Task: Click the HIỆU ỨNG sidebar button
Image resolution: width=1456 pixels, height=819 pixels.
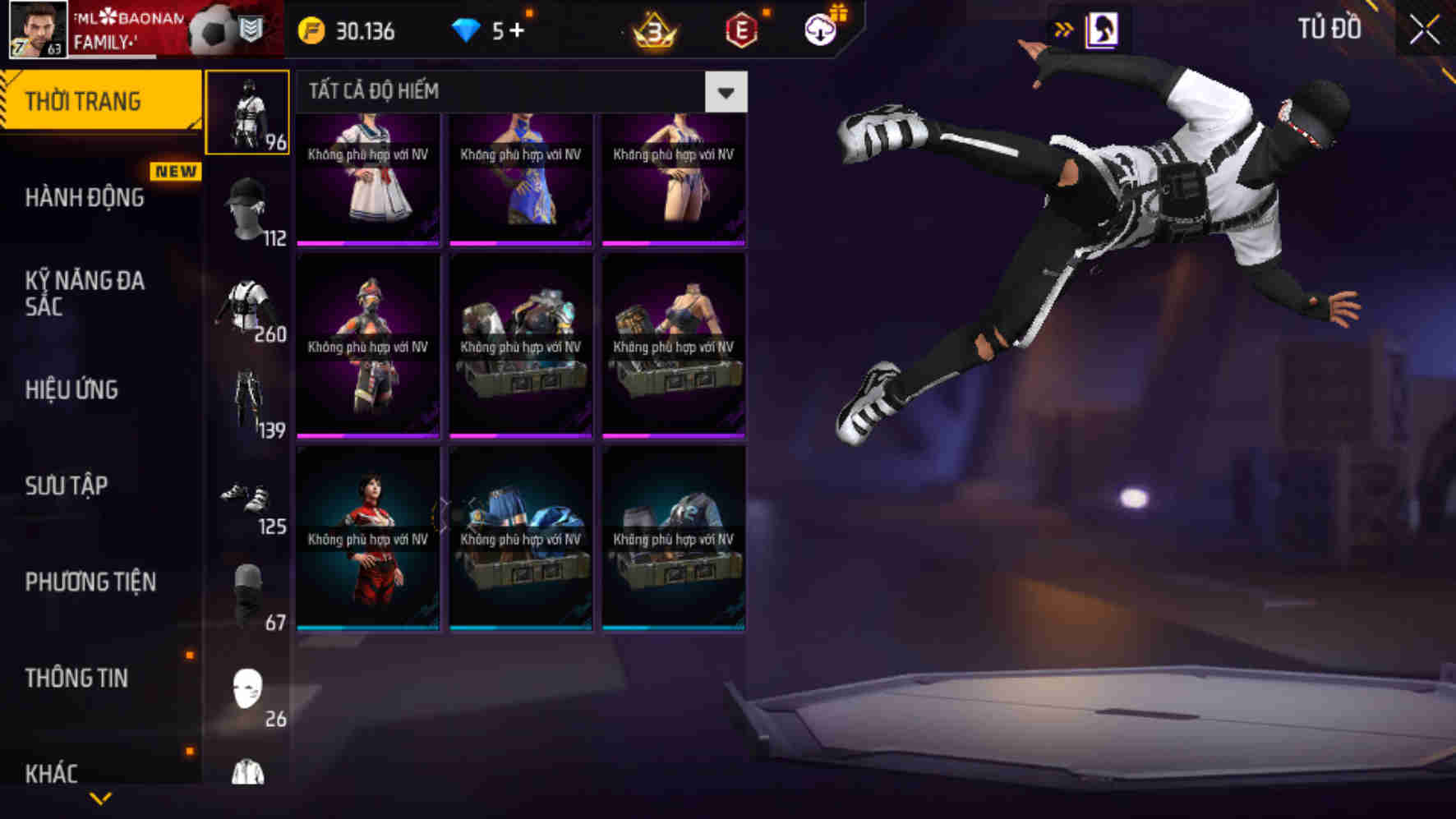Action: pyautogui.click(x=72, y=390)
